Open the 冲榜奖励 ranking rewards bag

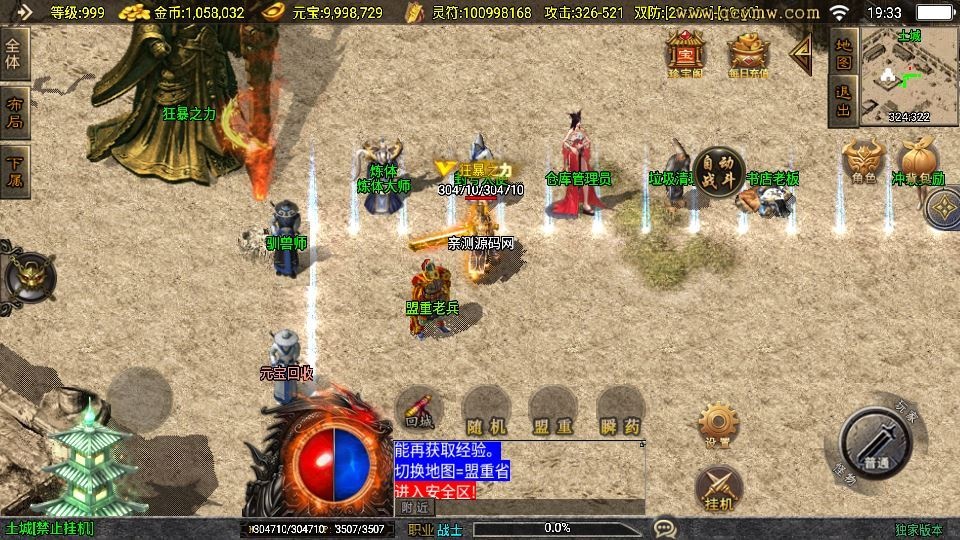pos(917,162)
